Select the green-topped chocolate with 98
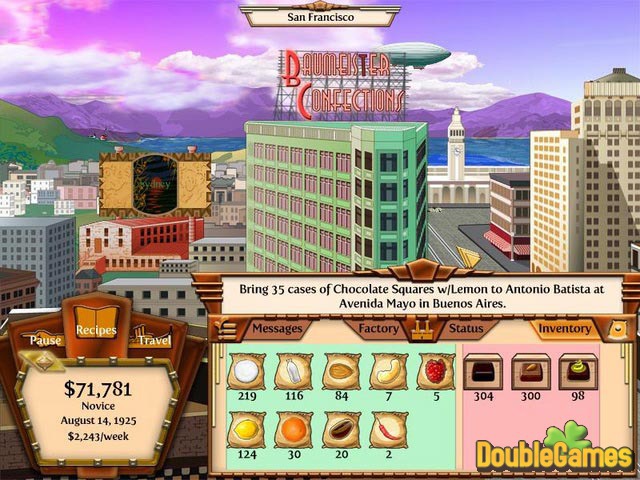 (x=577, y=371)
